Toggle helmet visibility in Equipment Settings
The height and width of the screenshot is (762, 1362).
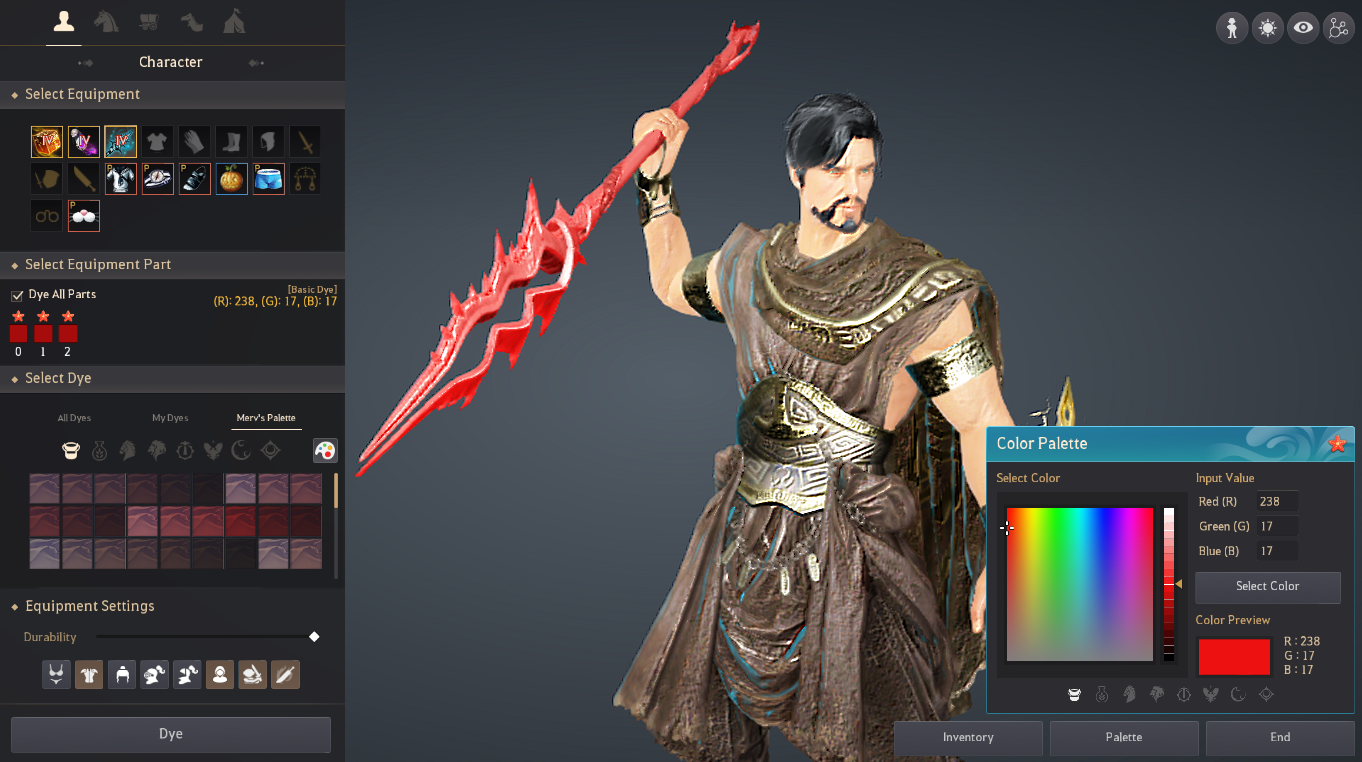[x=122, y=674]
